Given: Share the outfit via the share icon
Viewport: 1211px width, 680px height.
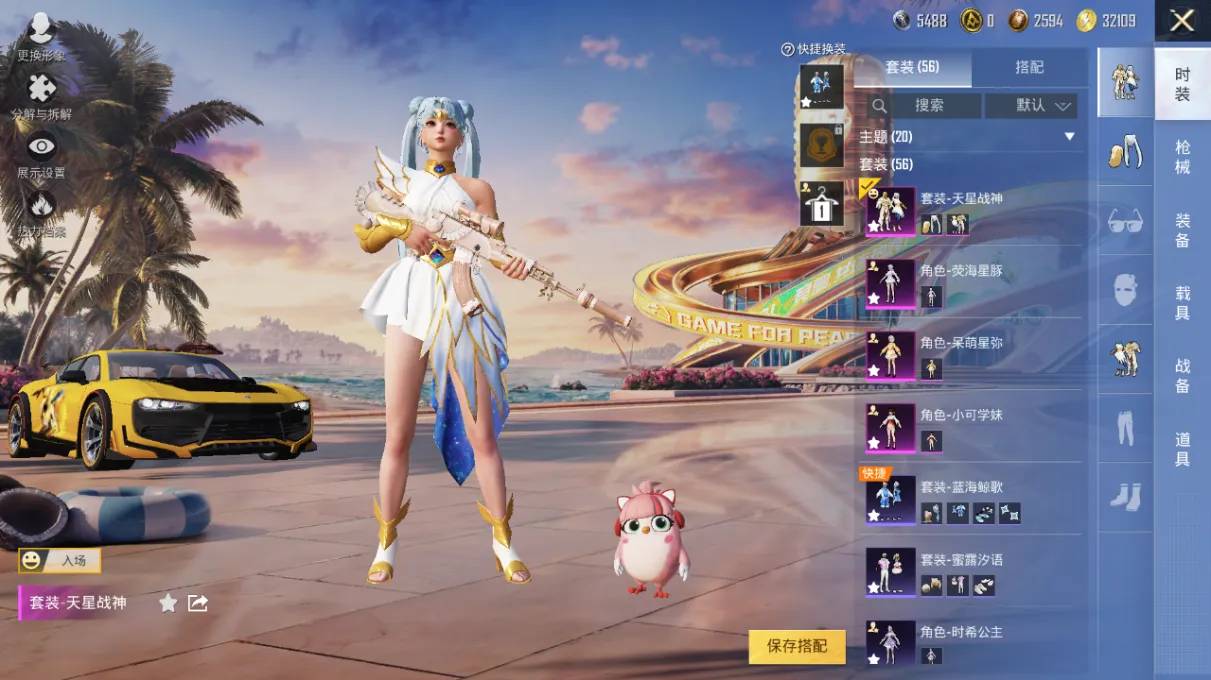Looking at the screenshot, I should pyautogui.click(x=198, y=603).
